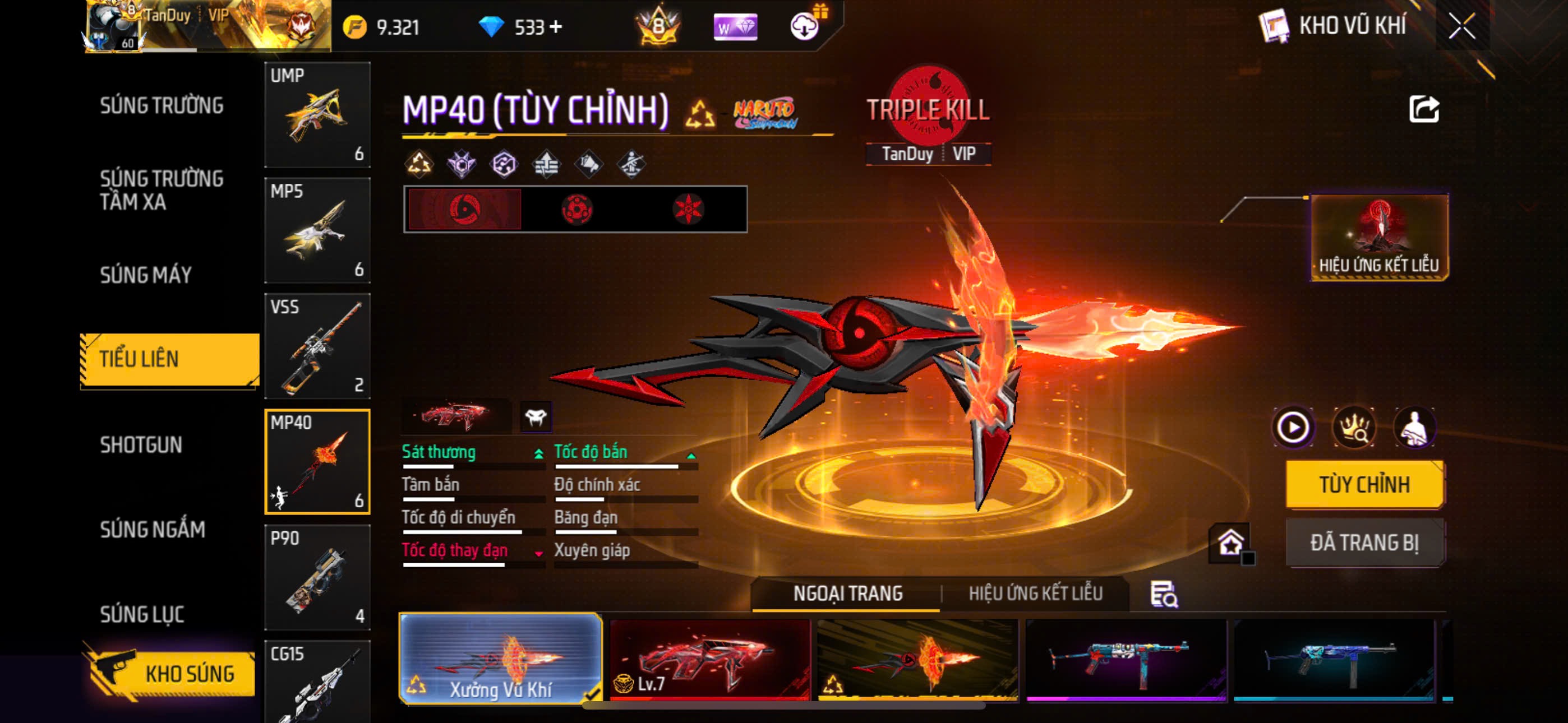Open the Ngoại Trang skins tab
1568x723 pixels.
coord(847,594)
